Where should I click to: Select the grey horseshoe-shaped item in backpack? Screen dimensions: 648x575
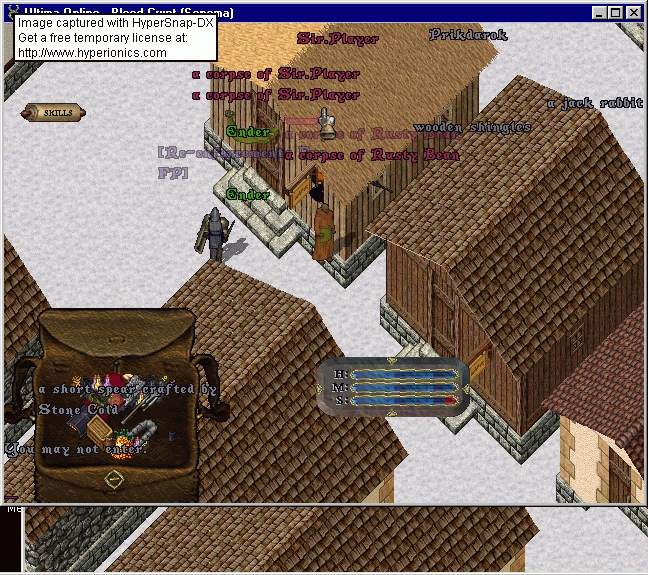pos(148,428)
